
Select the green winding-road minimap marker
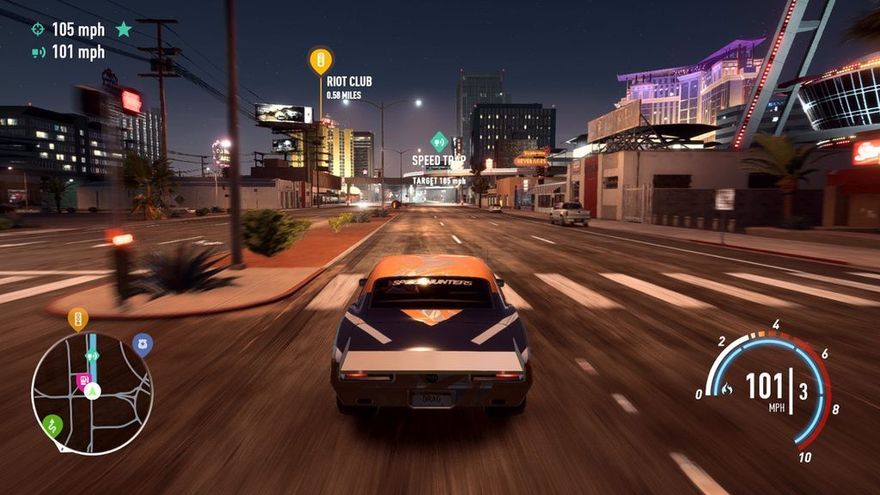(52, 425)
